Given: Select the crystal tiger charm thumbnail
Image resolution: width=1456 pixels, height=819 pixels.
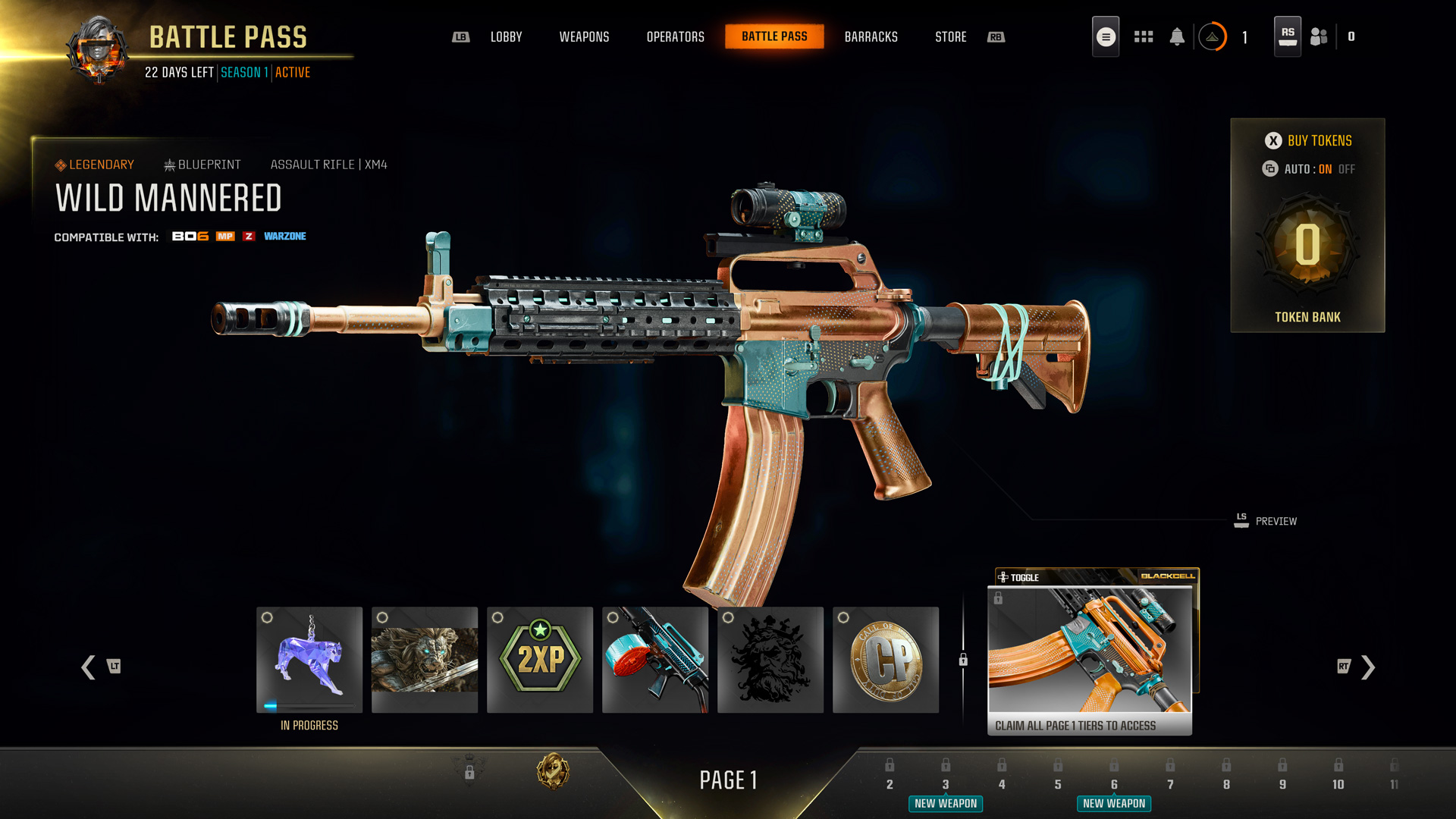Looking at the screenshot, I should [x=309, y=658].
